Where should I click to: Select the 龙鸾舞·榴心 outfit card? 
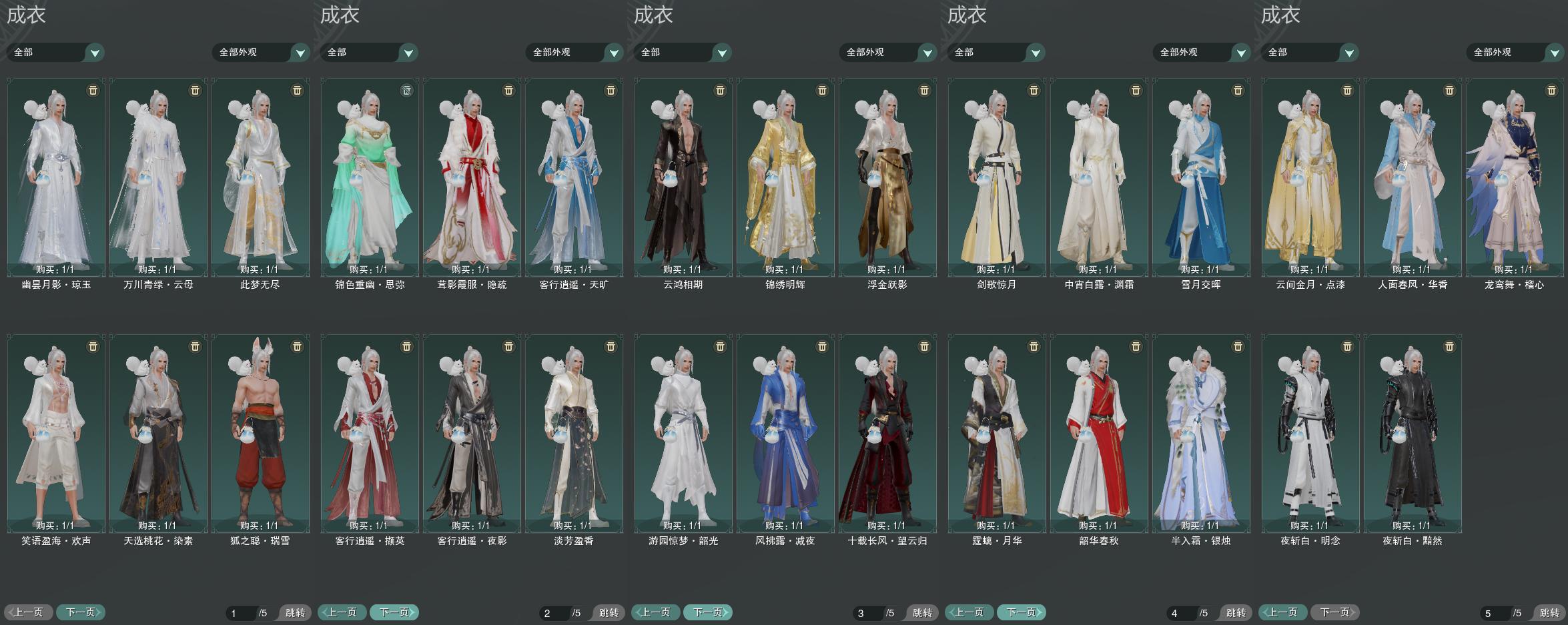tap(1515, 177)
